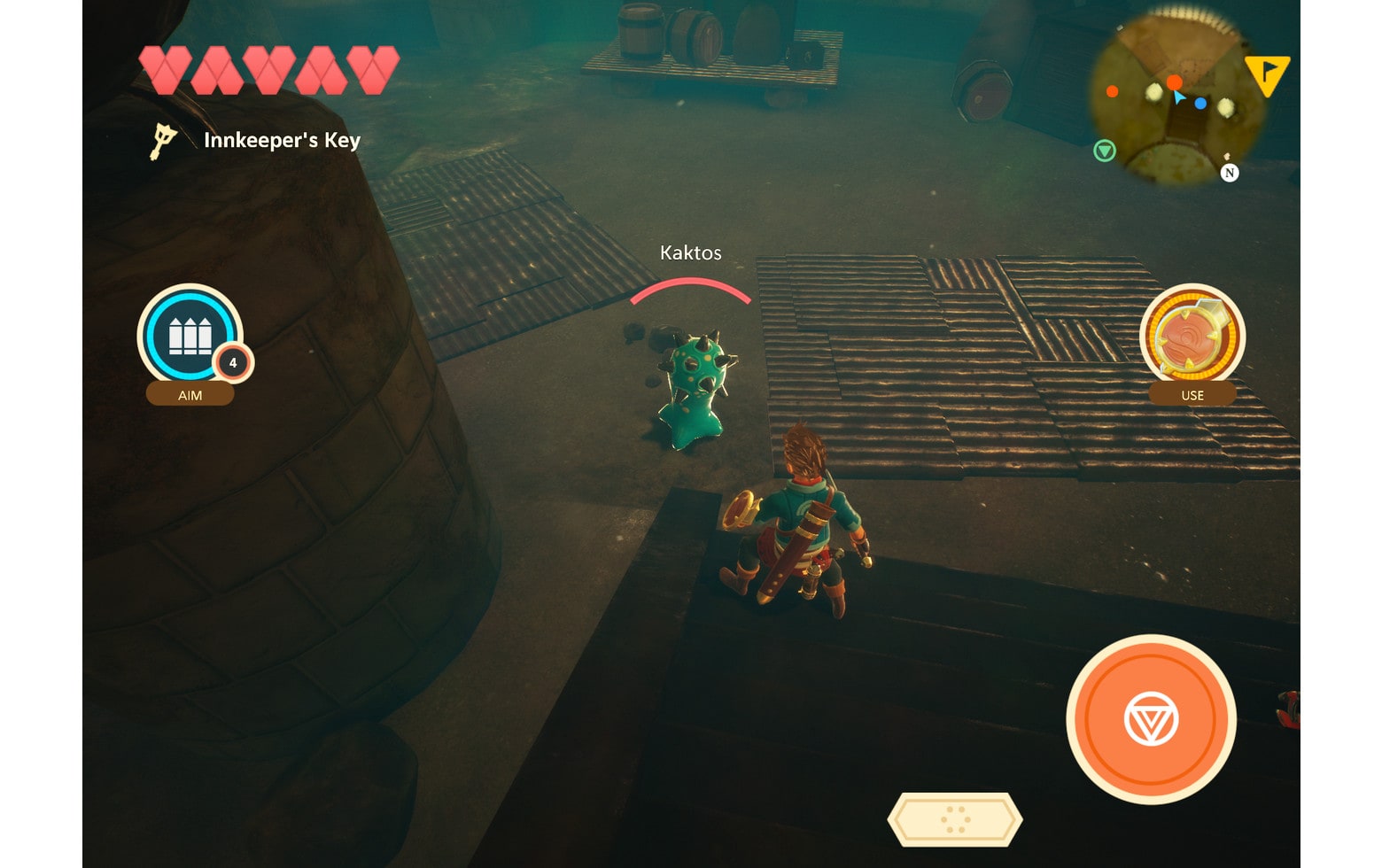Select the yellow flag quest marker
This screenshot has height=868, width=1382.
pyautogui.click(x=1268, y=74)
